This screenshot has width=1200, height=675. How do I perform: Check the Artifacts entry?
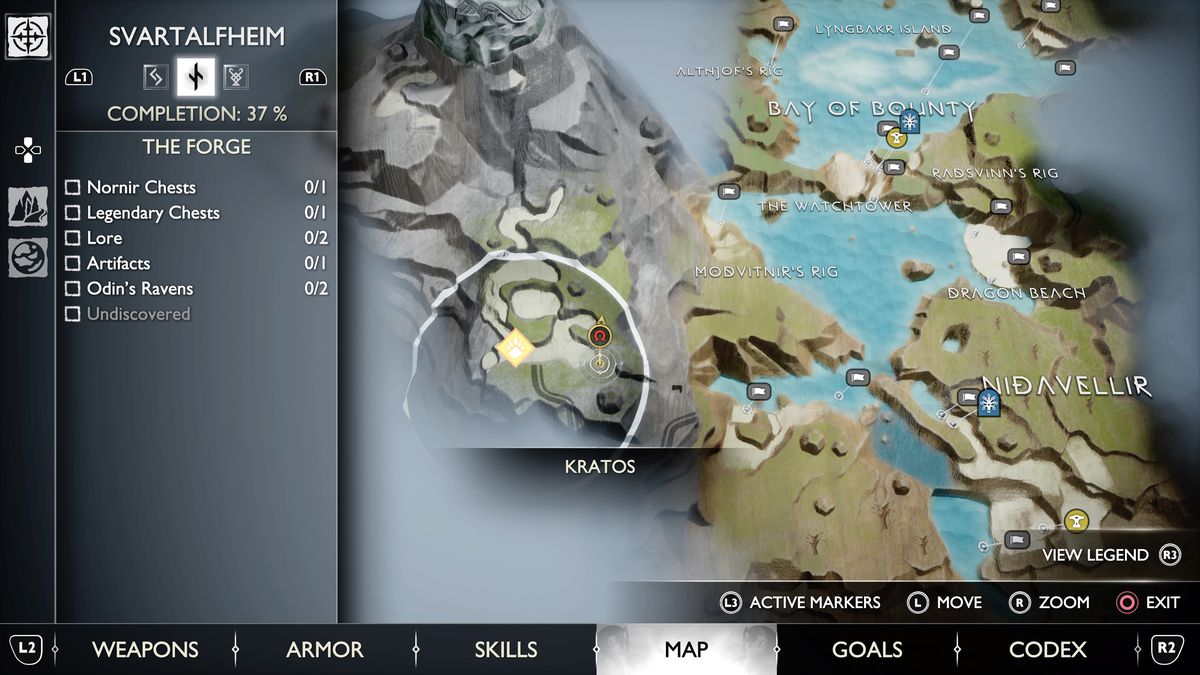point(72,263)
